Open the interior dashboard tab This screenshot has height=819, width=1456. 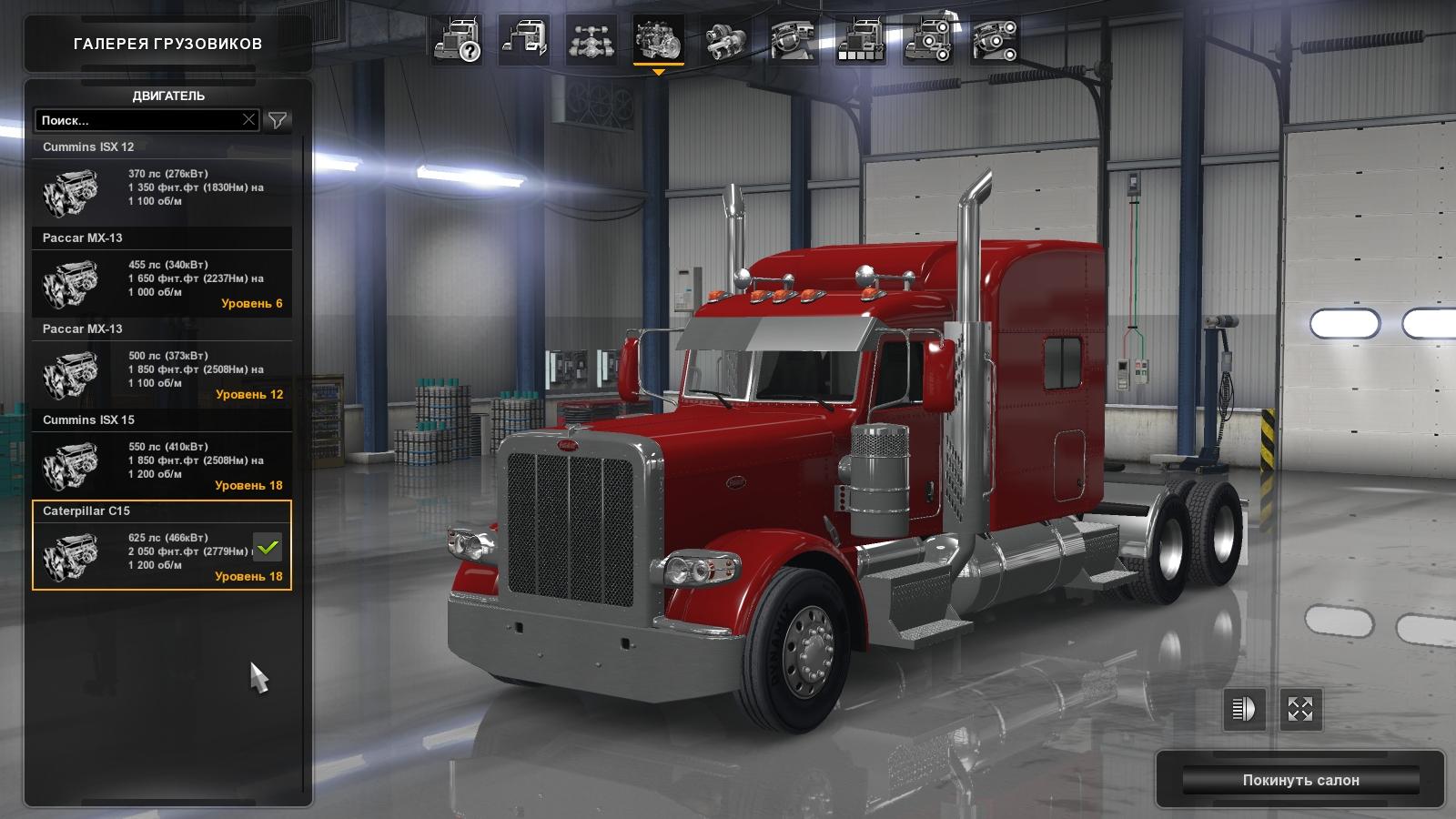[x=793, y=41]
